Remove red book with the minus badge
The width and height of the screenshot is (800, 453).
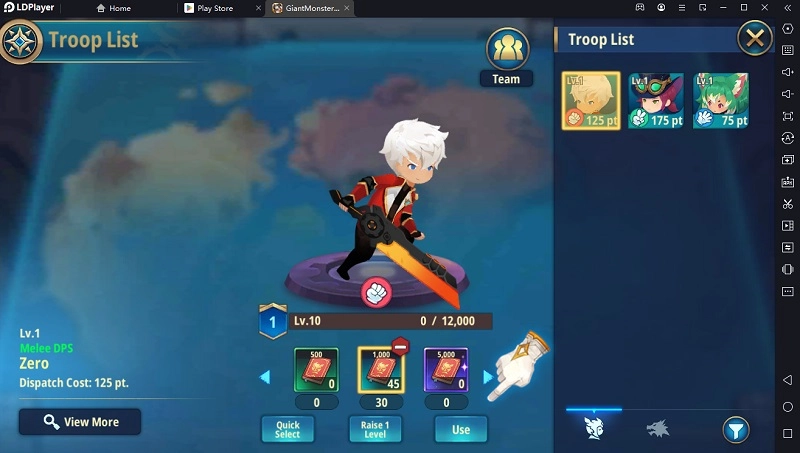[x=400, y=347]
